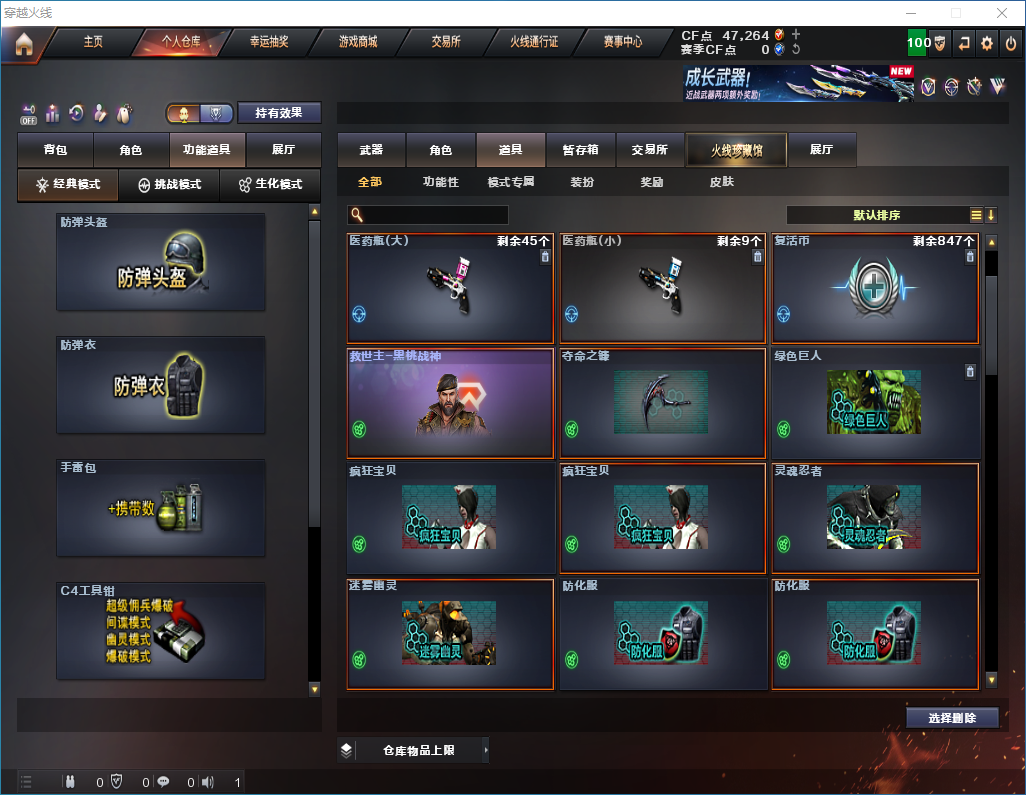Screen dimensions: 1026x795
Task: Open the 默认排序 sort dropdown
Action: pos(876,215)
